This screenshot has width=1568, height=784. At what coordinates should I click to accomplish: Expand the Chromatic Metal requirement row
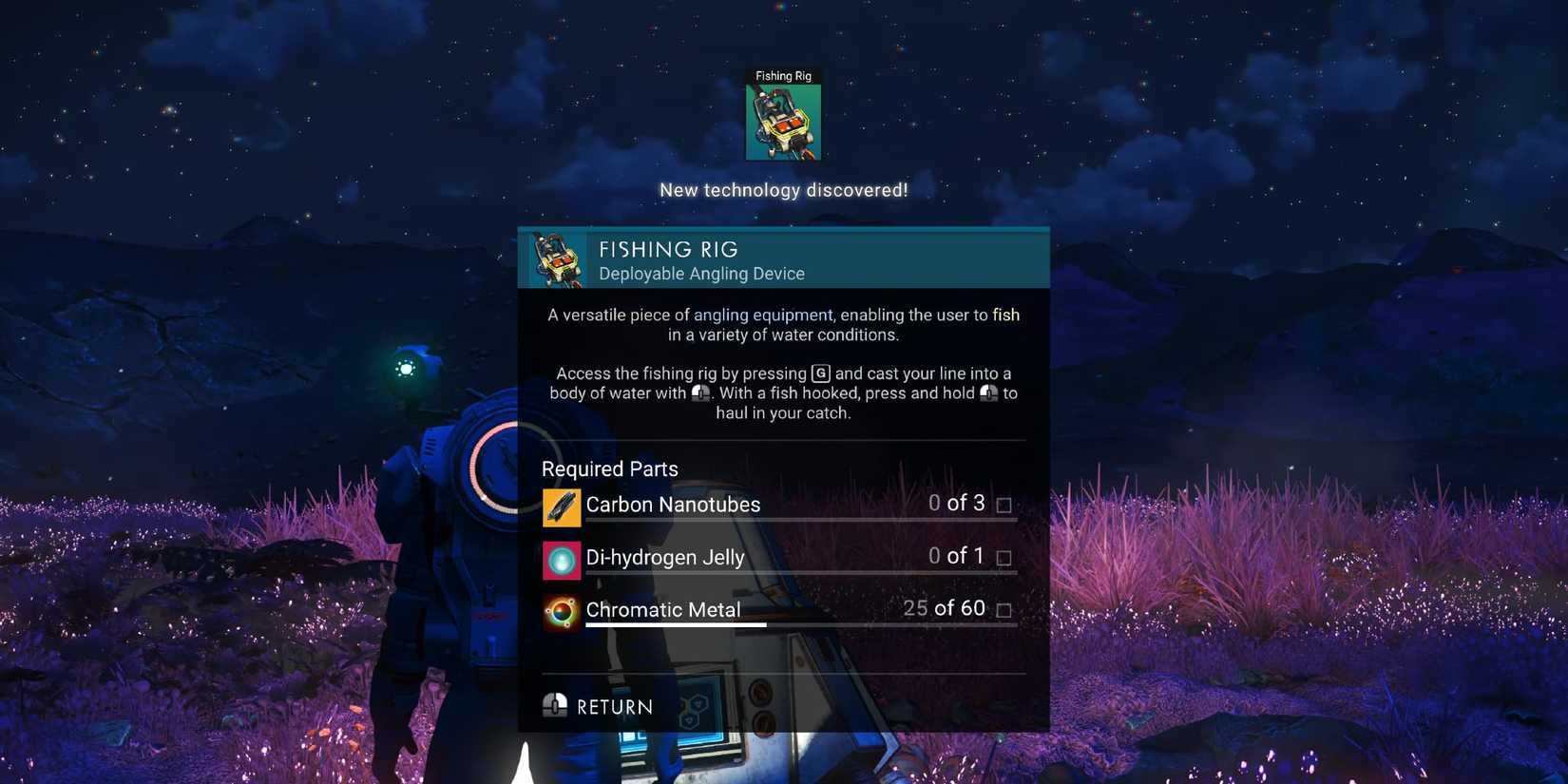pyautogui.click(x=779, y=612)
